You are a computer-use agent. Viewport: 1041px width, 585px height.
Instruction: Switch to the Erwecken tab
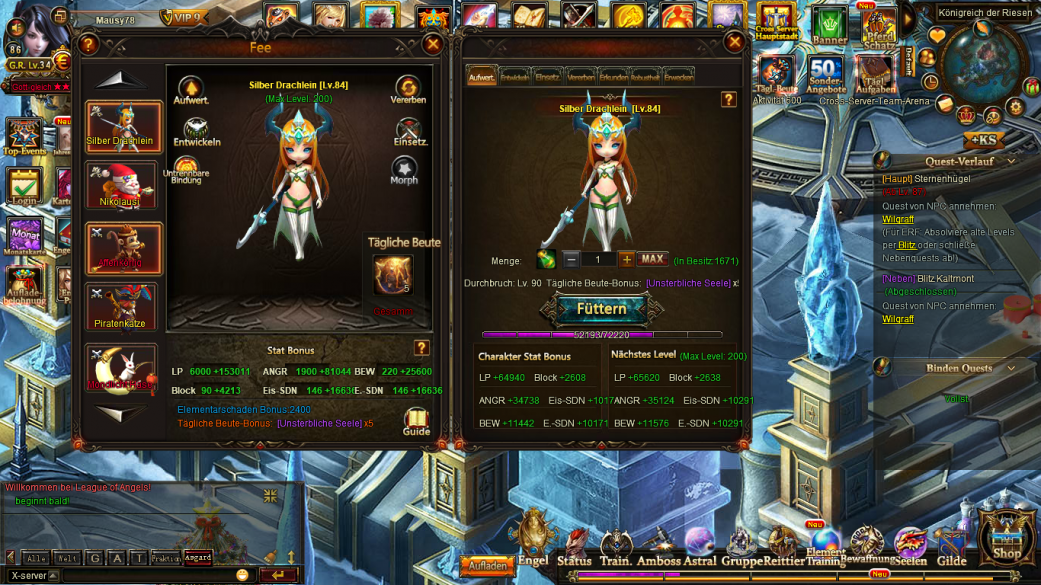(x=678, y=77)
